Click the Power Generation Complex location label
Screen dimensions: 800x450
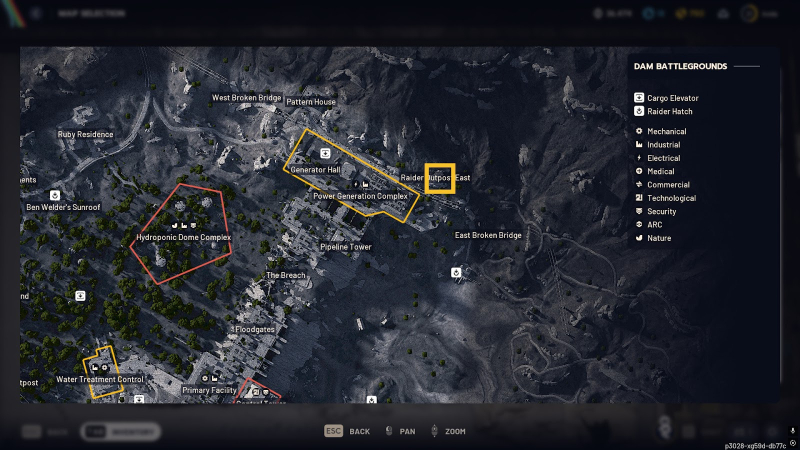[361, 196]
